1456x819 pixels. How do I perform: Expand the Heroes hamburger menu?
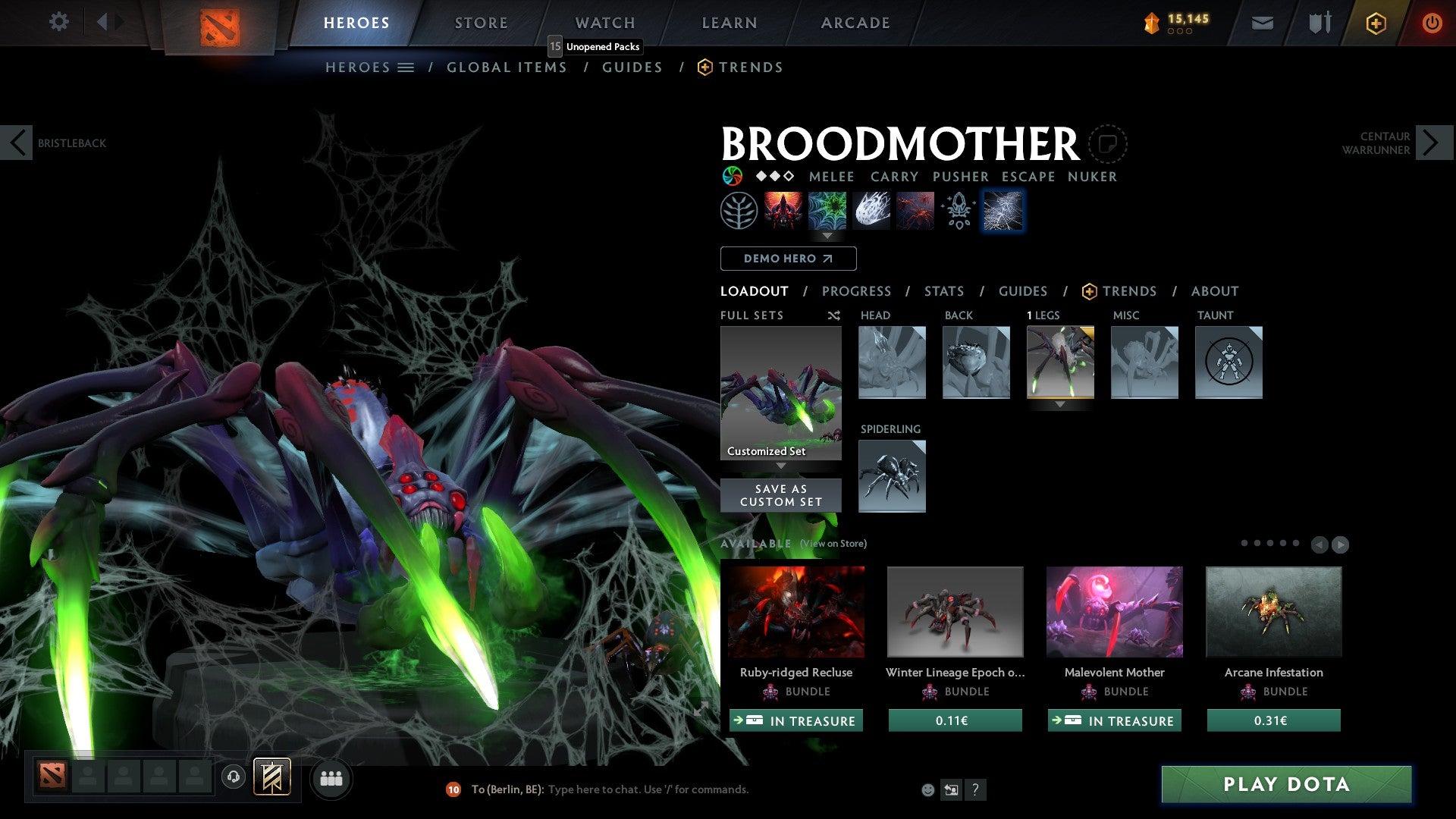(x=406, y=67)
